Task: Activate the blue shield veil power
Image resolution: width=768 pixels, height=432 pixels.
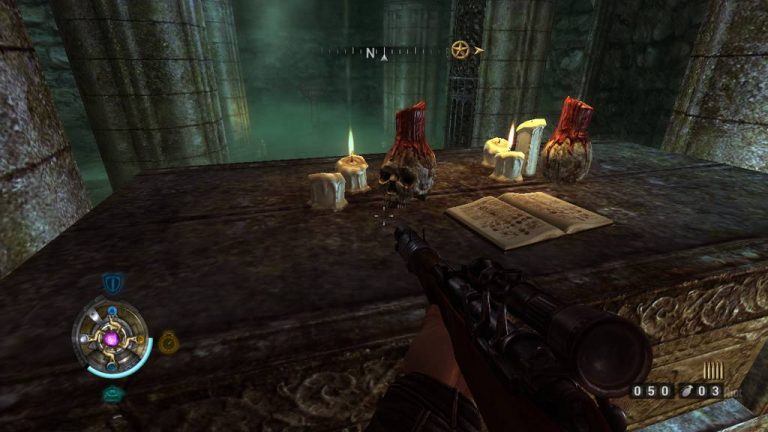Action: (x=112, y=284)
